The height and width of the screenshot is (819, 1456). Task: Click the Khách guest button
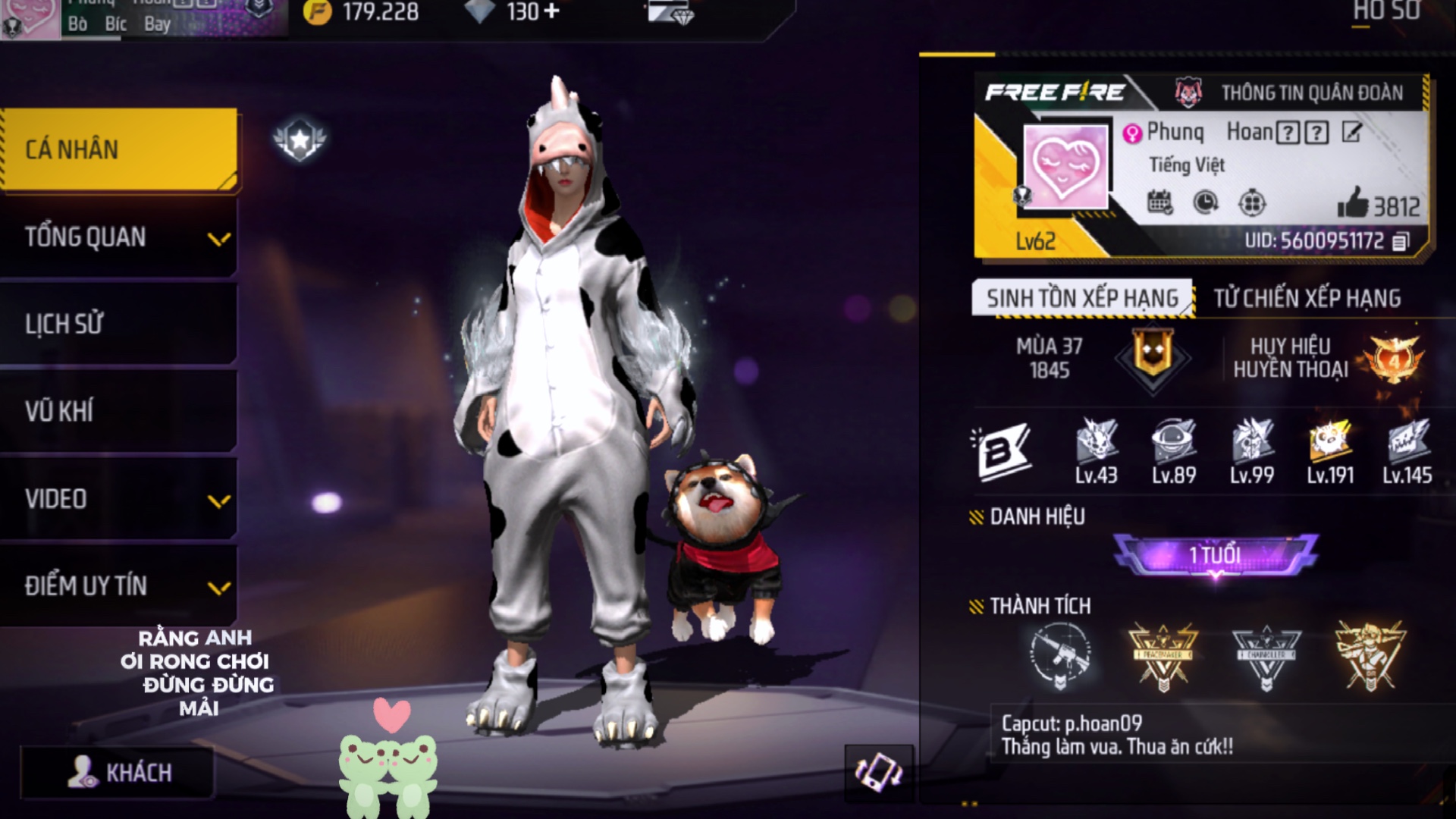[x=118, y=772]
